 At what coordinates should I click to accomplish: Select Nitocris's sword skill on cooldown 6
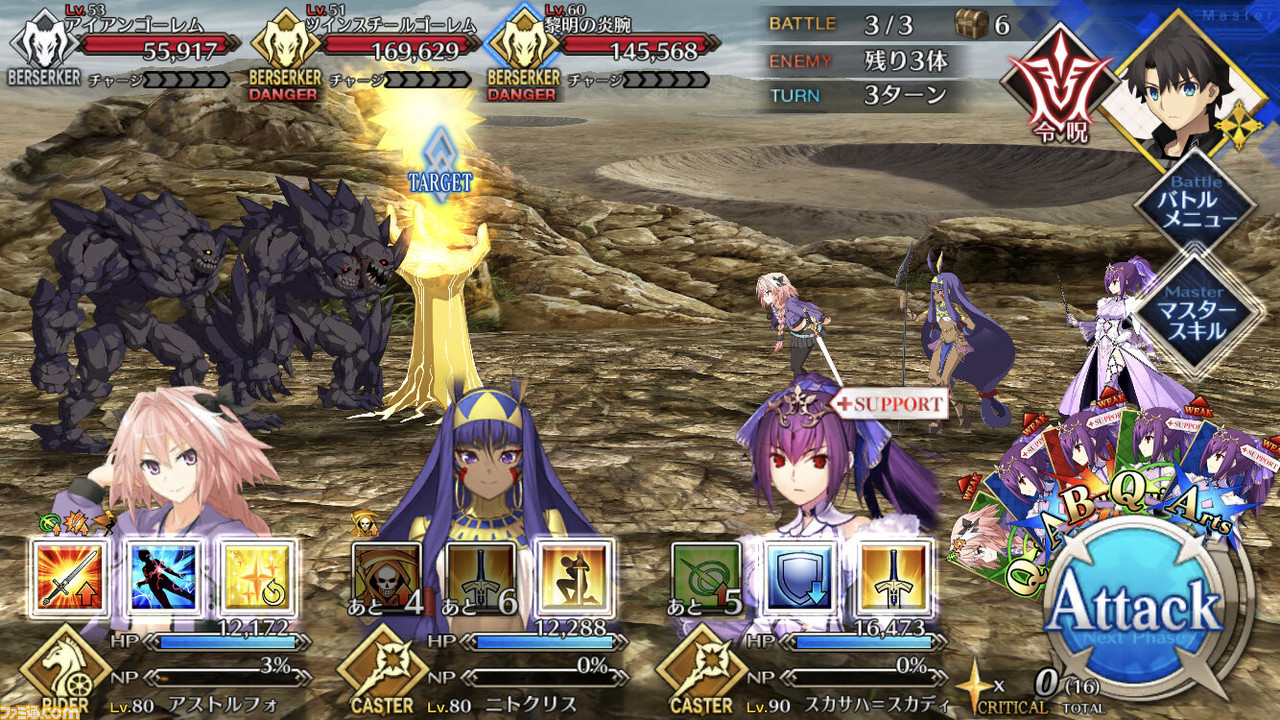coord(480,577)
